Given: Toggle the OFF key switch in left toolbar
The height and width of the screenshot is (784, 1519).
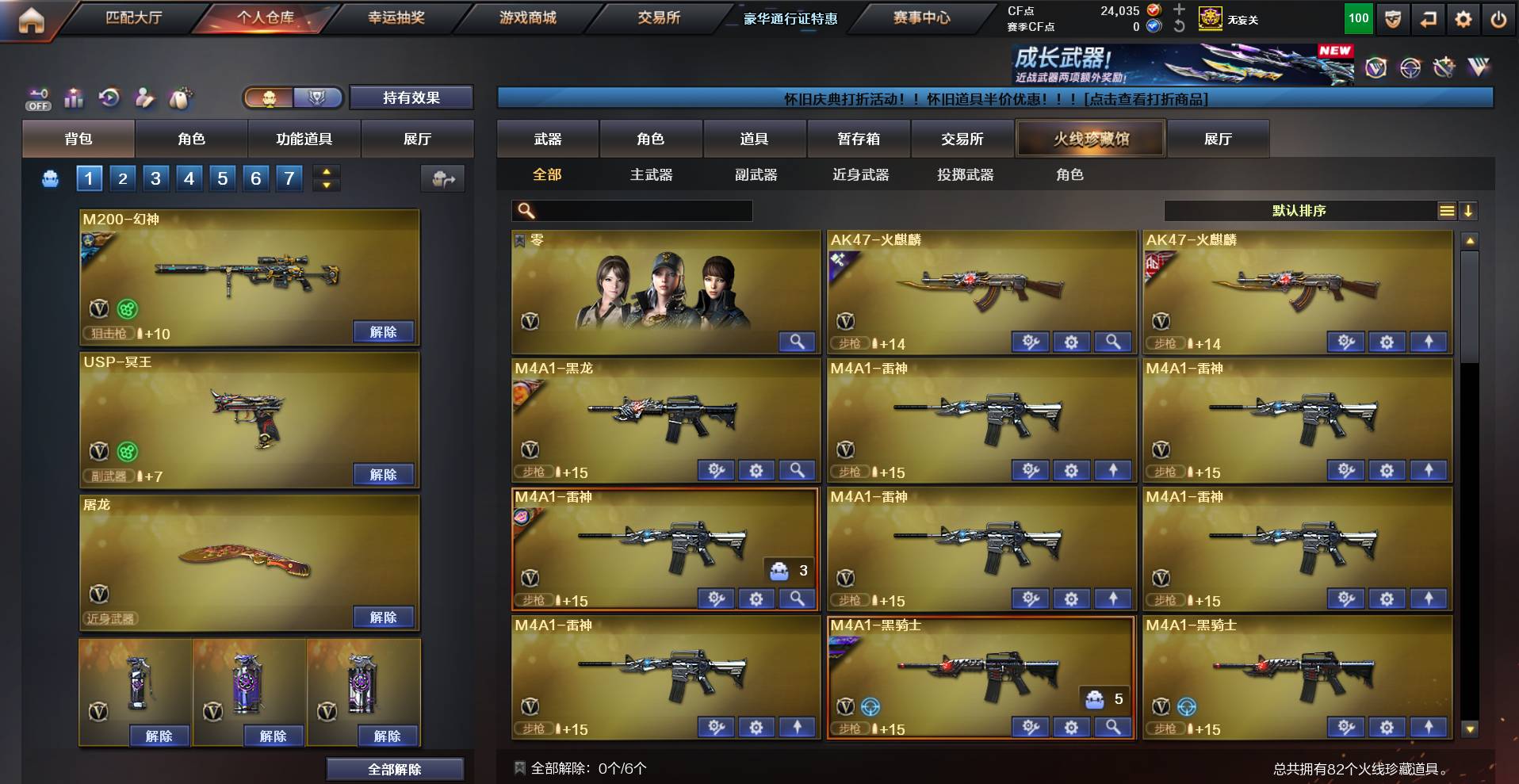Looking at the screenshot, I should 36,97.
